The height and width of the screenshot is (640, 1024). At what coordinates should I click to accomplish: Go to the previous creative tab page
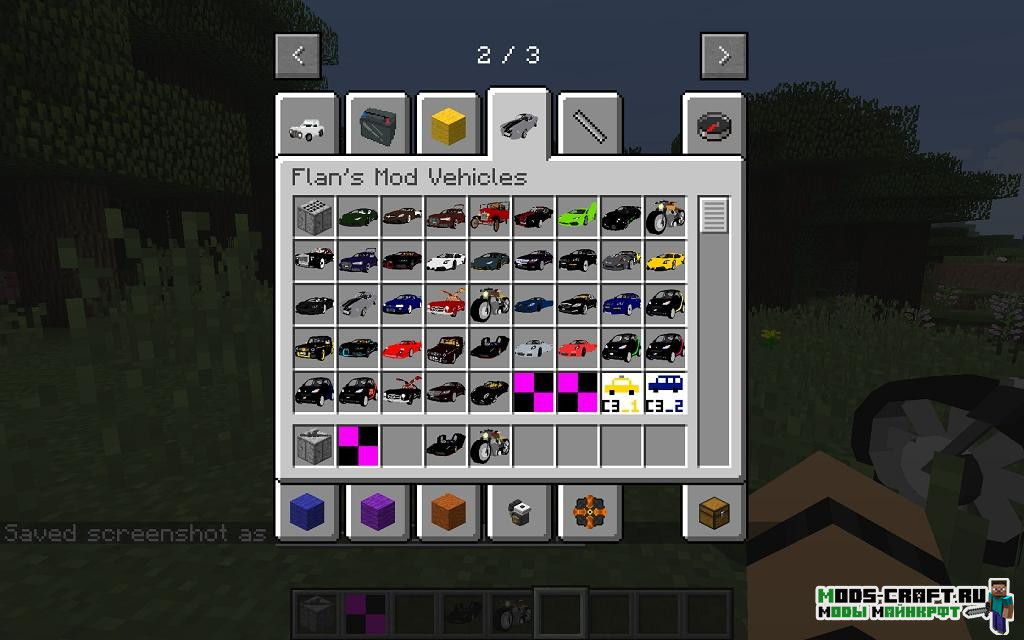click(298, 55)
